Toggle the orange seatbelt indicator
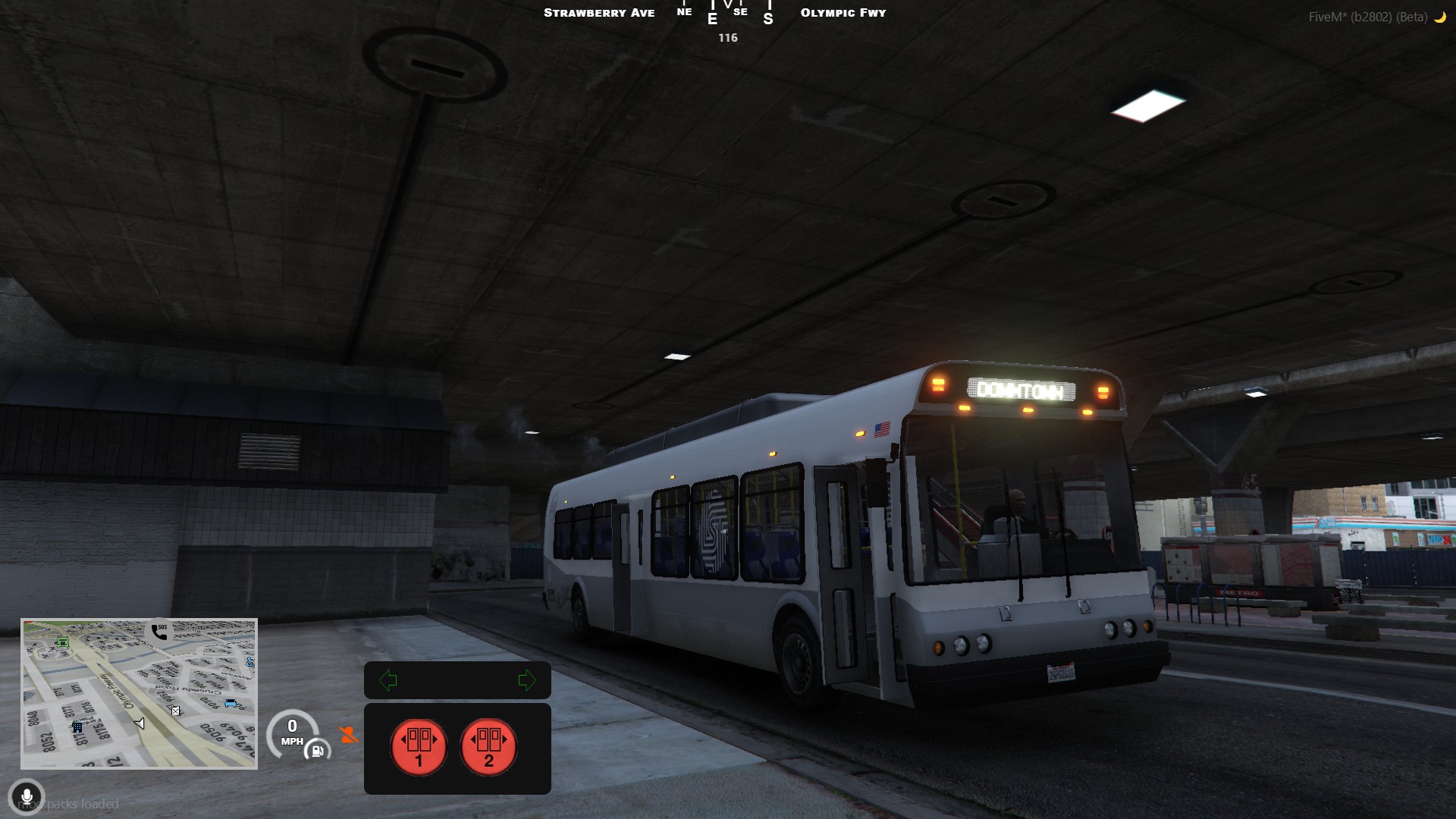1456x819 pixels. click(x=347, y=734)
